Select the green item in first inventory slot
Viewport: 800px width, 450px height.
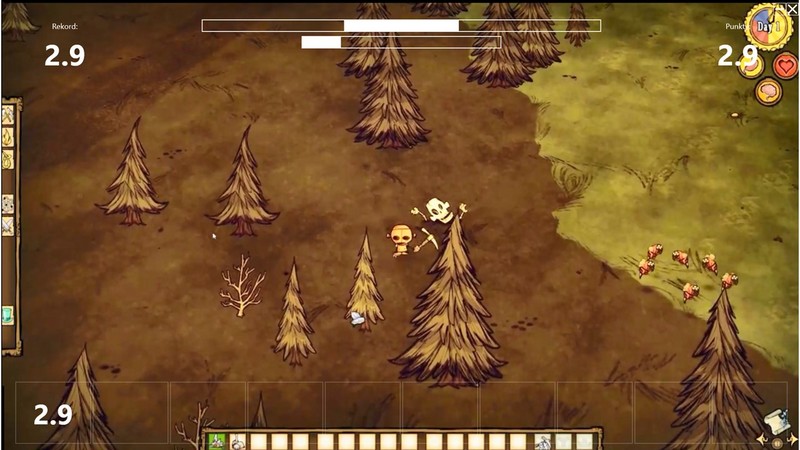click(216, 441)
